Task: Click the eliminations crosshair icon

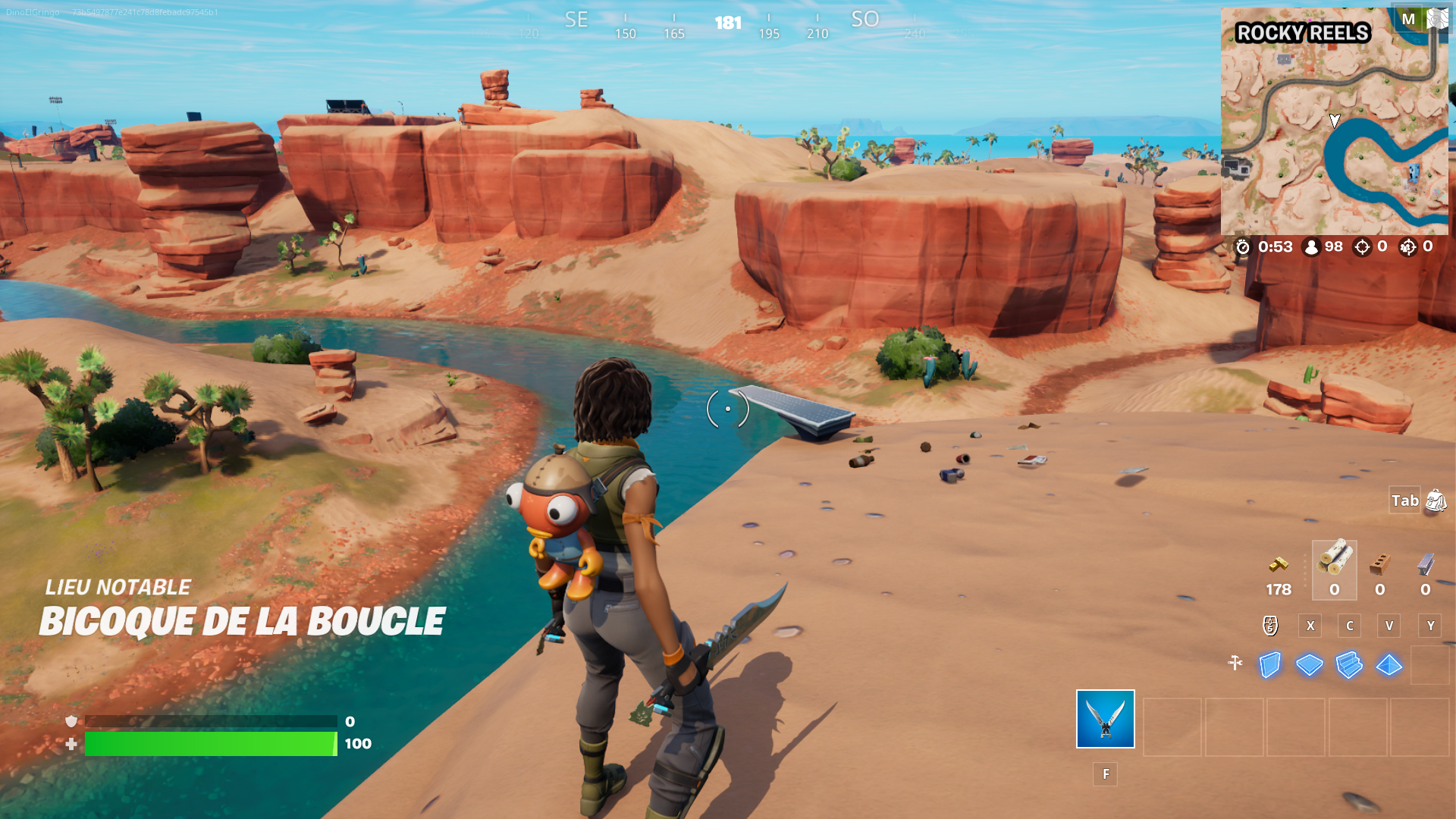Action: click(x=1363, y=246)
